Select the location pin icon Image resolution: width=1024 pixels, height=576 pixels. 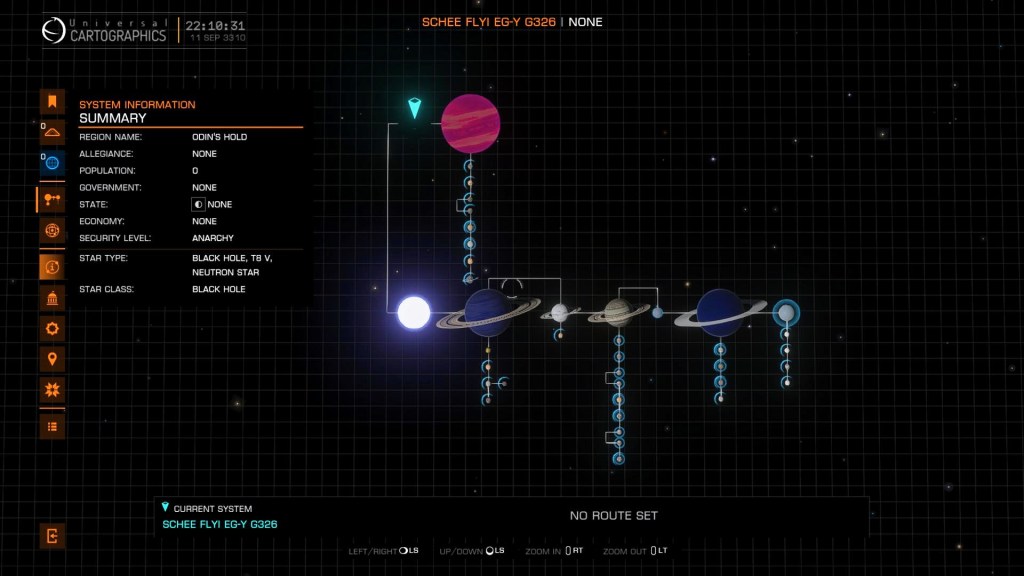pyautogui.click(x=52, y=359)
